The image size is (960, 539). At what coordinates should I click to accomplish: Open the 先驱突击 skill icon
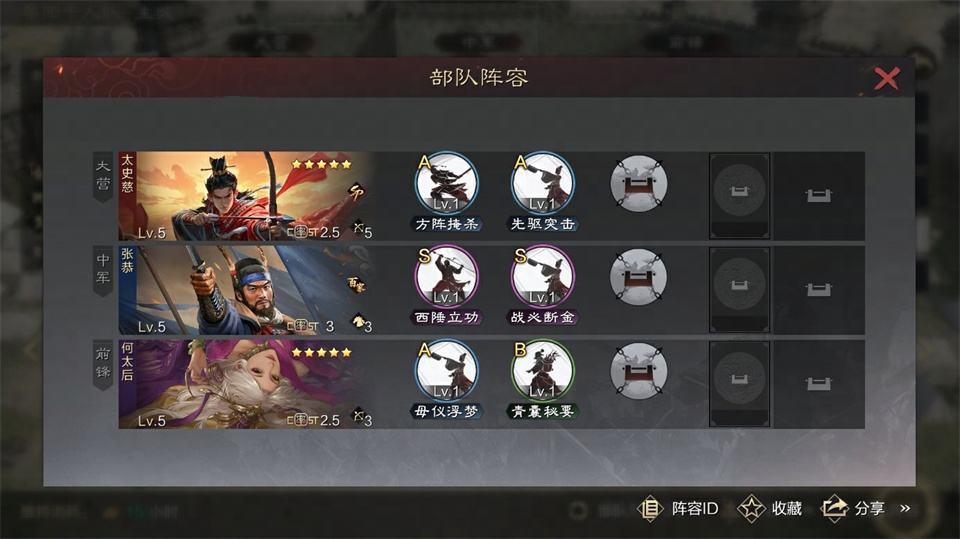(543, 185)
